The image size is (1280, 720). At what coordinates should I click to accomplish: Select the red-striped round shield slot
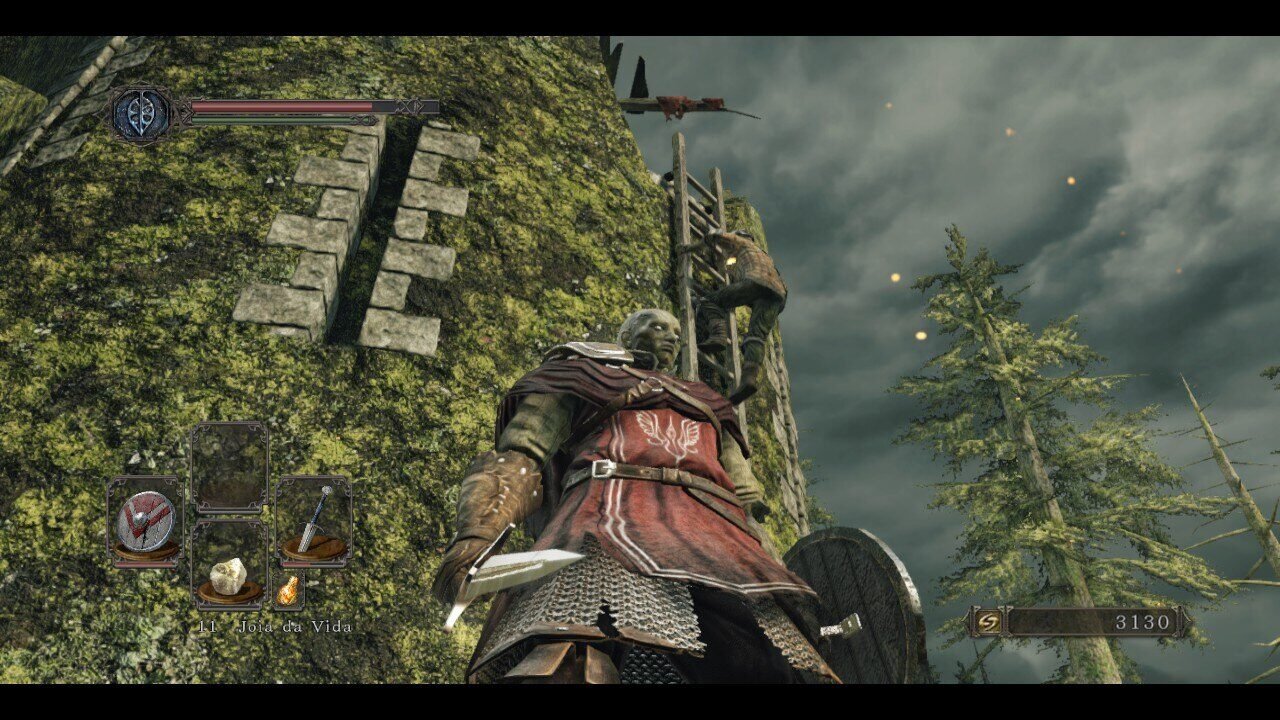click(145, 521)
